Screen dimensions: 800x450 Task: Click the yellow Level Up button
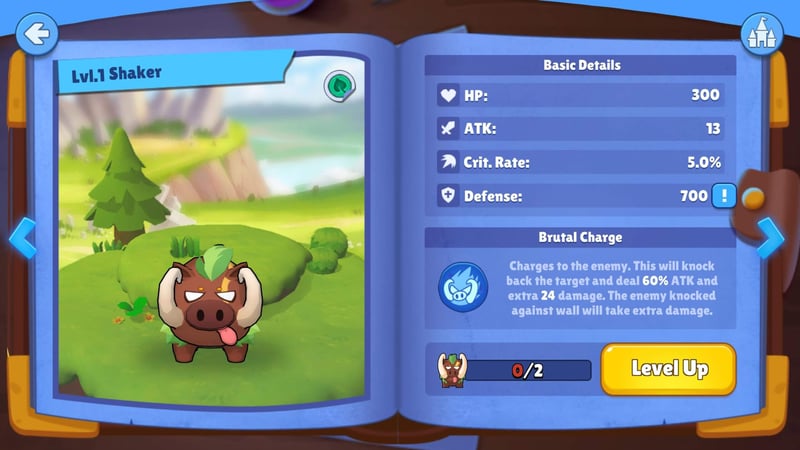tap(668, 369)
